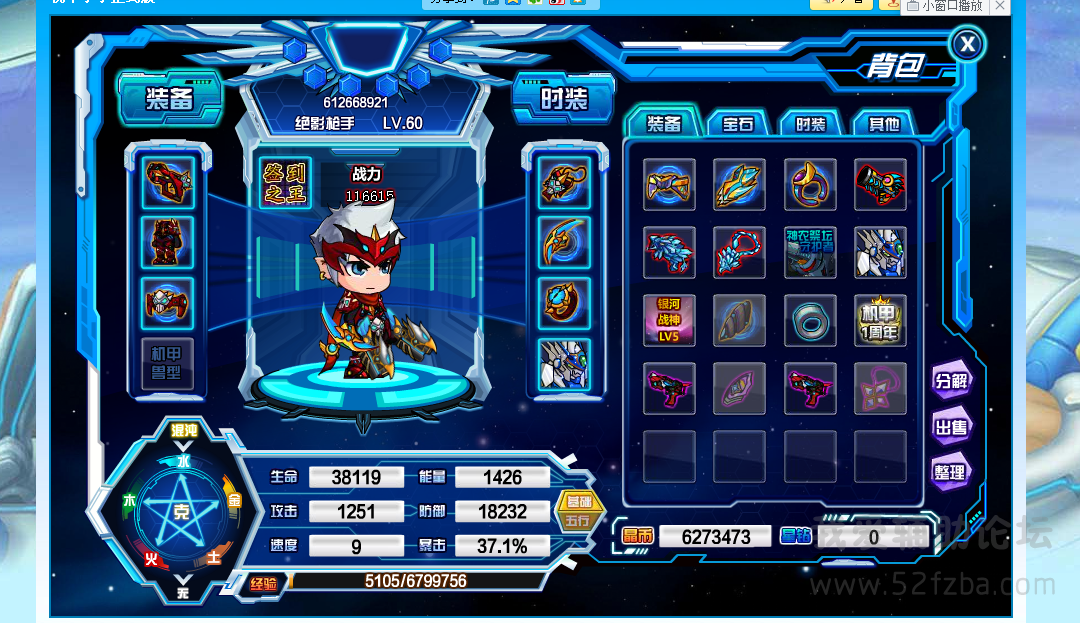Click the 分解 (decompose) button
This screenshot has width=1080, height=623.
950,380
